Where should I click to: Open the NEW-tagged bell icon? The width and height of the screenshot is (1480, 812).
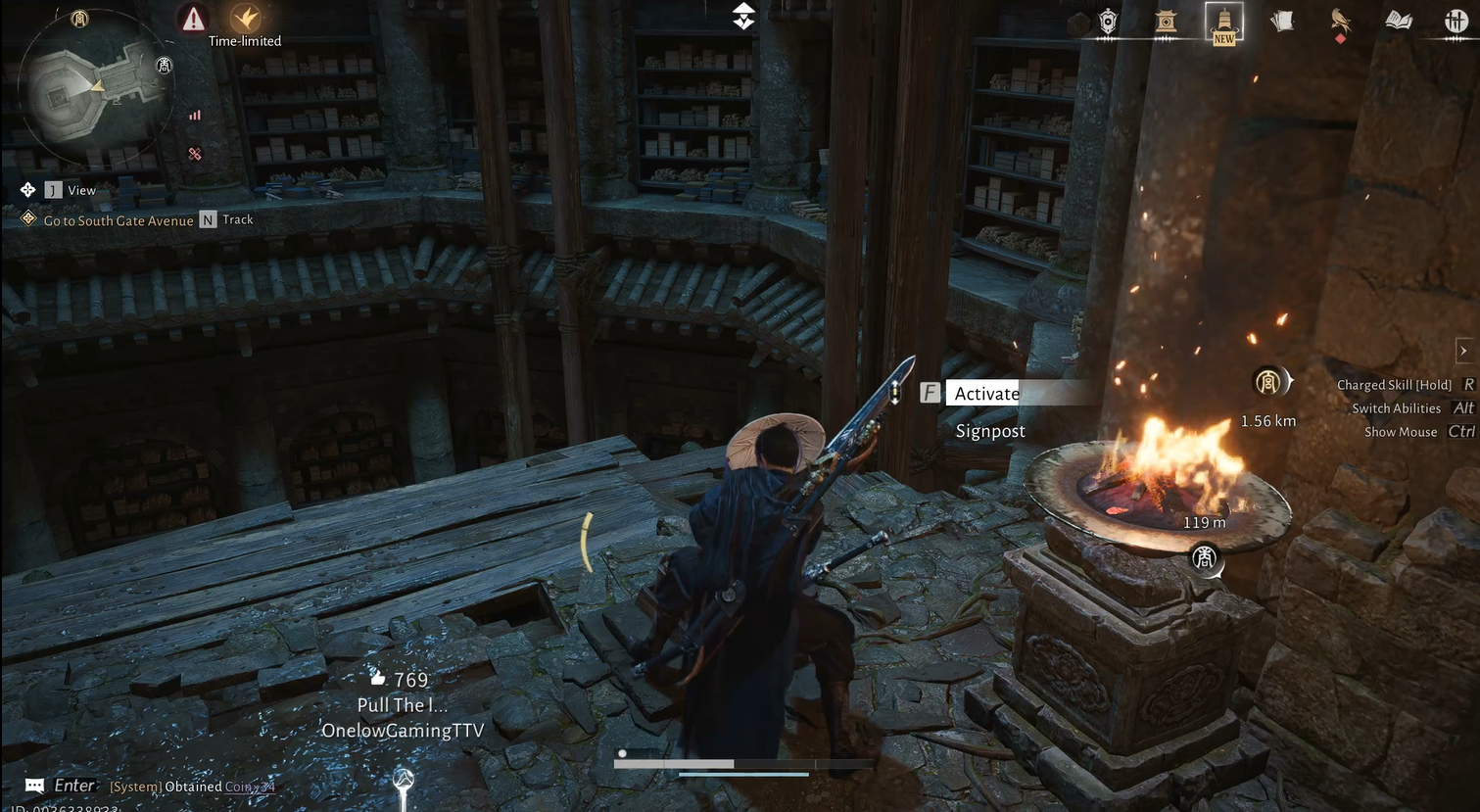coord(1224,22)
